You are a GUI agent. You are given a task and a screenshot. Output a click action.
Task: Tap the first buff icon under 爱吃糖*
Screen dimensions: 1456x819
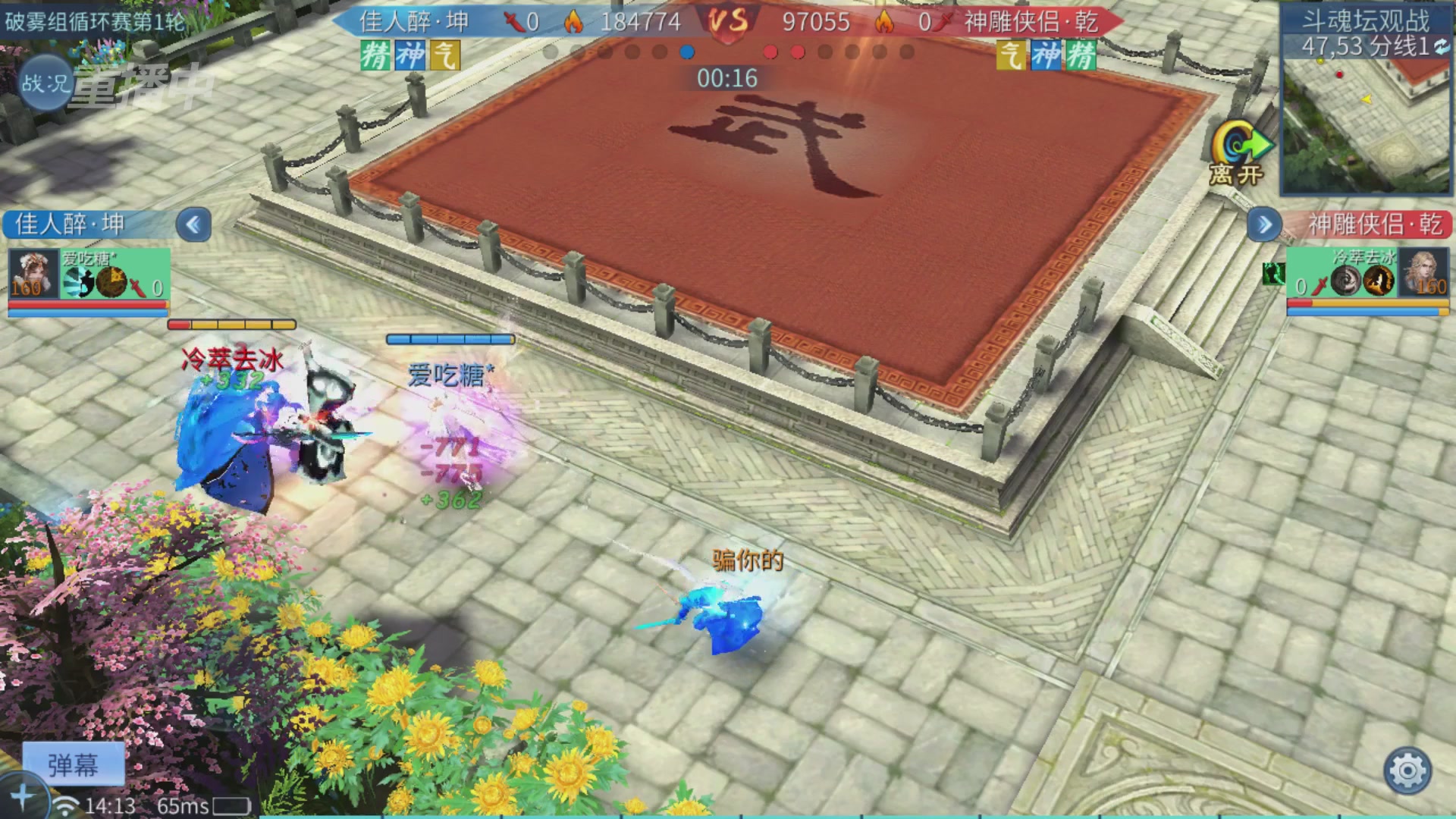pos(77,284)
